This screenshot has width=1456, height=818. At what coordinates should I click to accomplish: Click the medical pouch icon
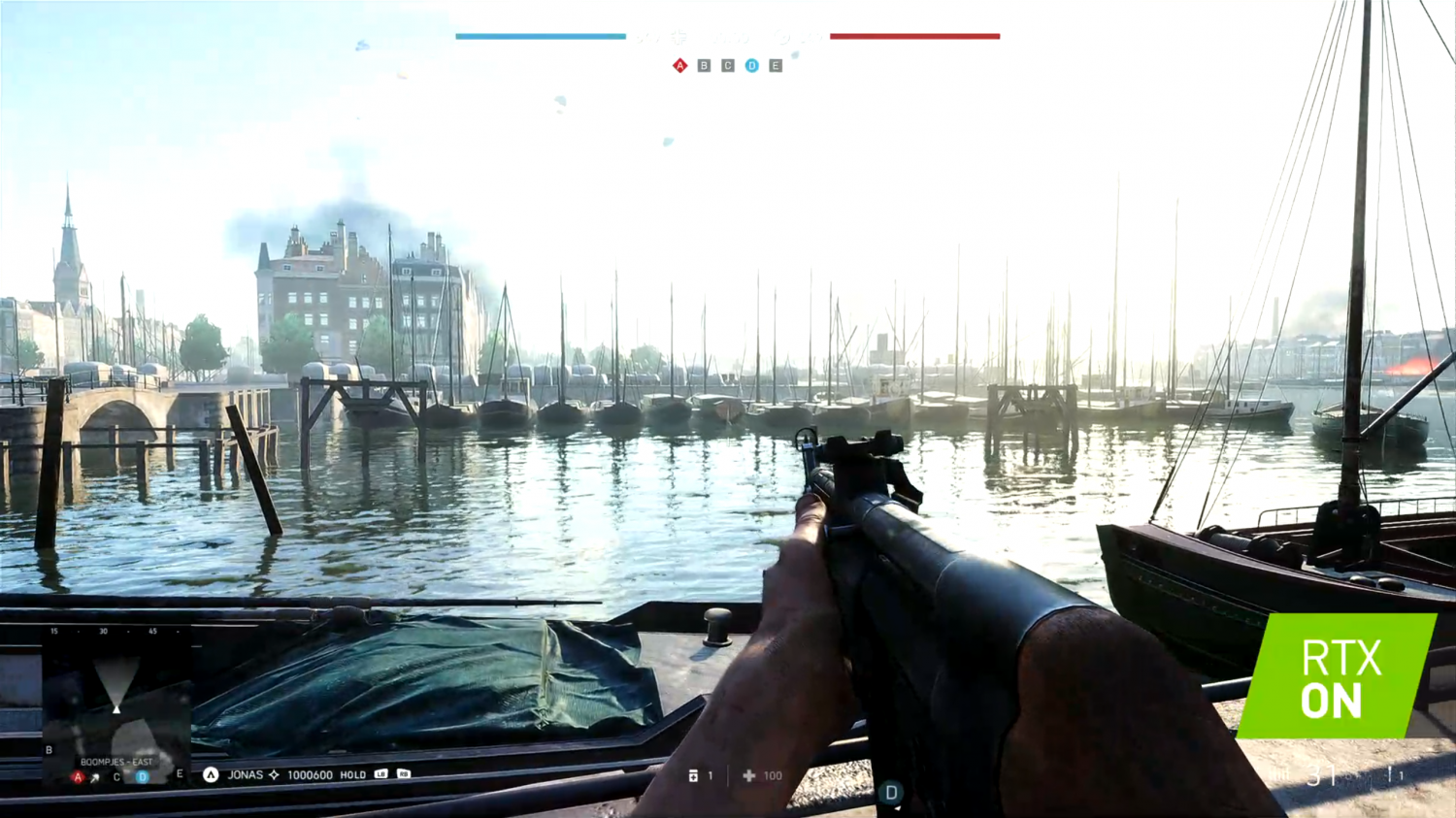(748, 776)
